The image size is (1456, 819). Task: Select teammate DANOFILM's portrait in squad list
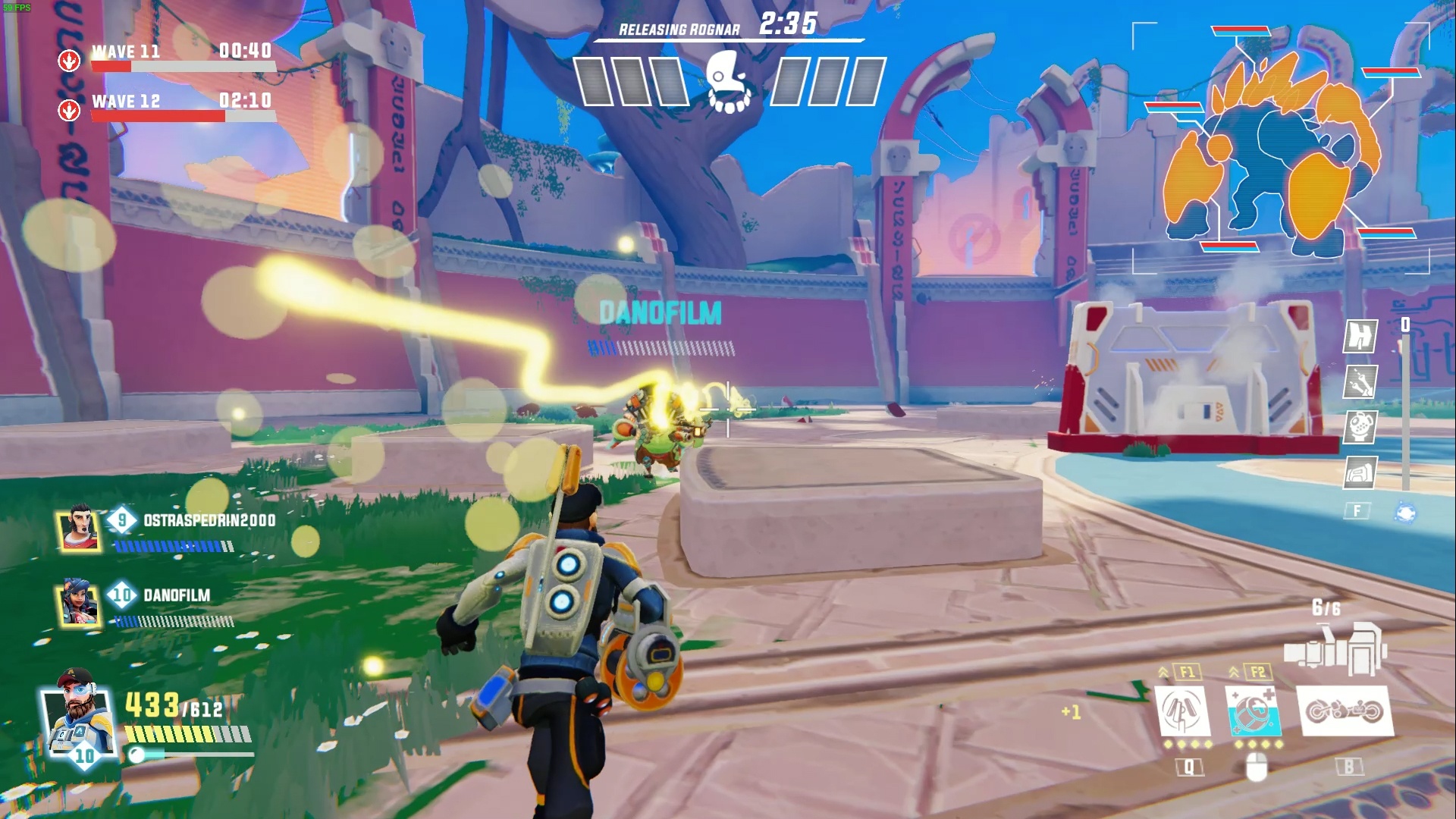click(80, 604)
